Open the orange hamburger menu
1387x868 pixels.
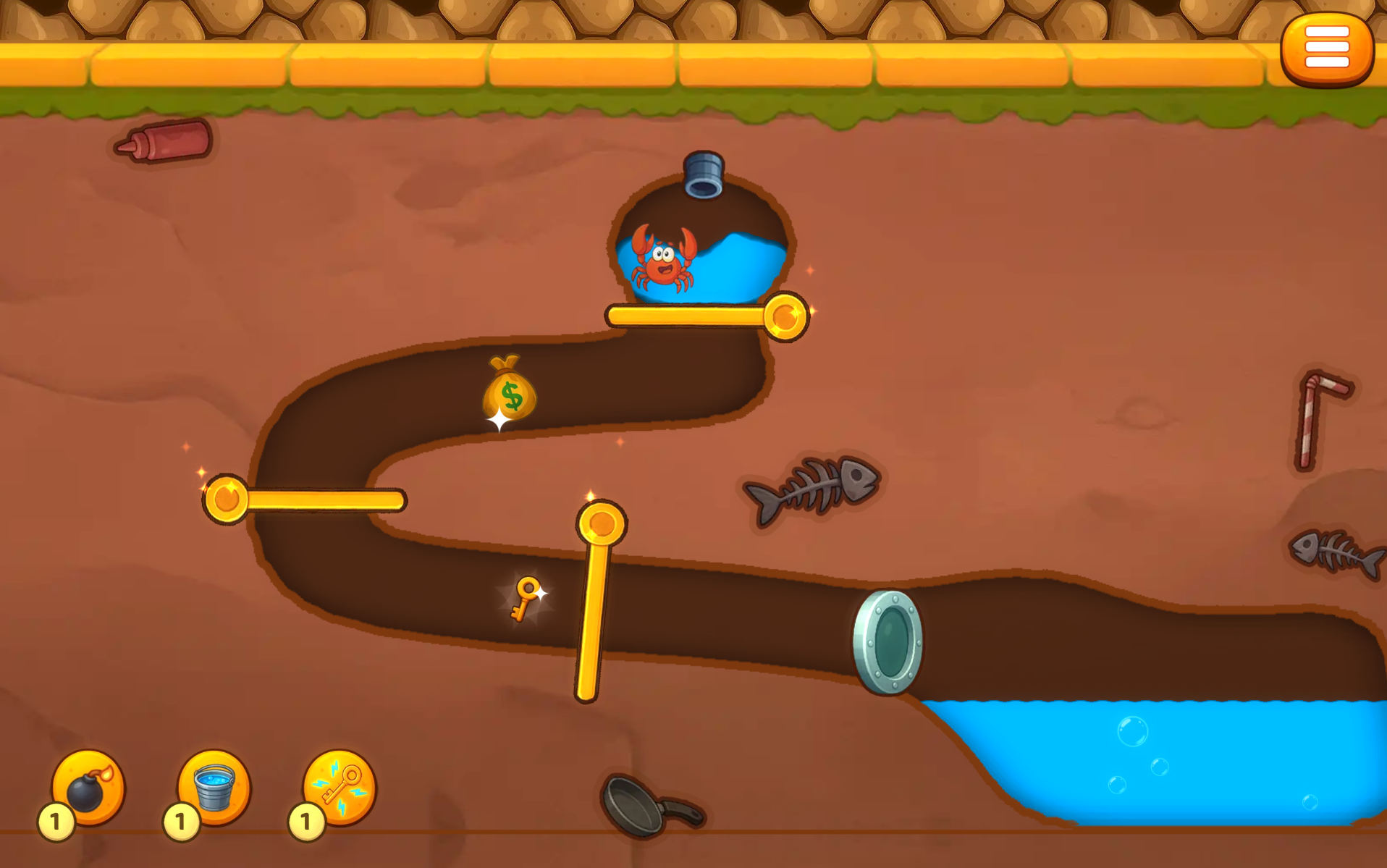pyautogui.click(x=1326, y=49)
